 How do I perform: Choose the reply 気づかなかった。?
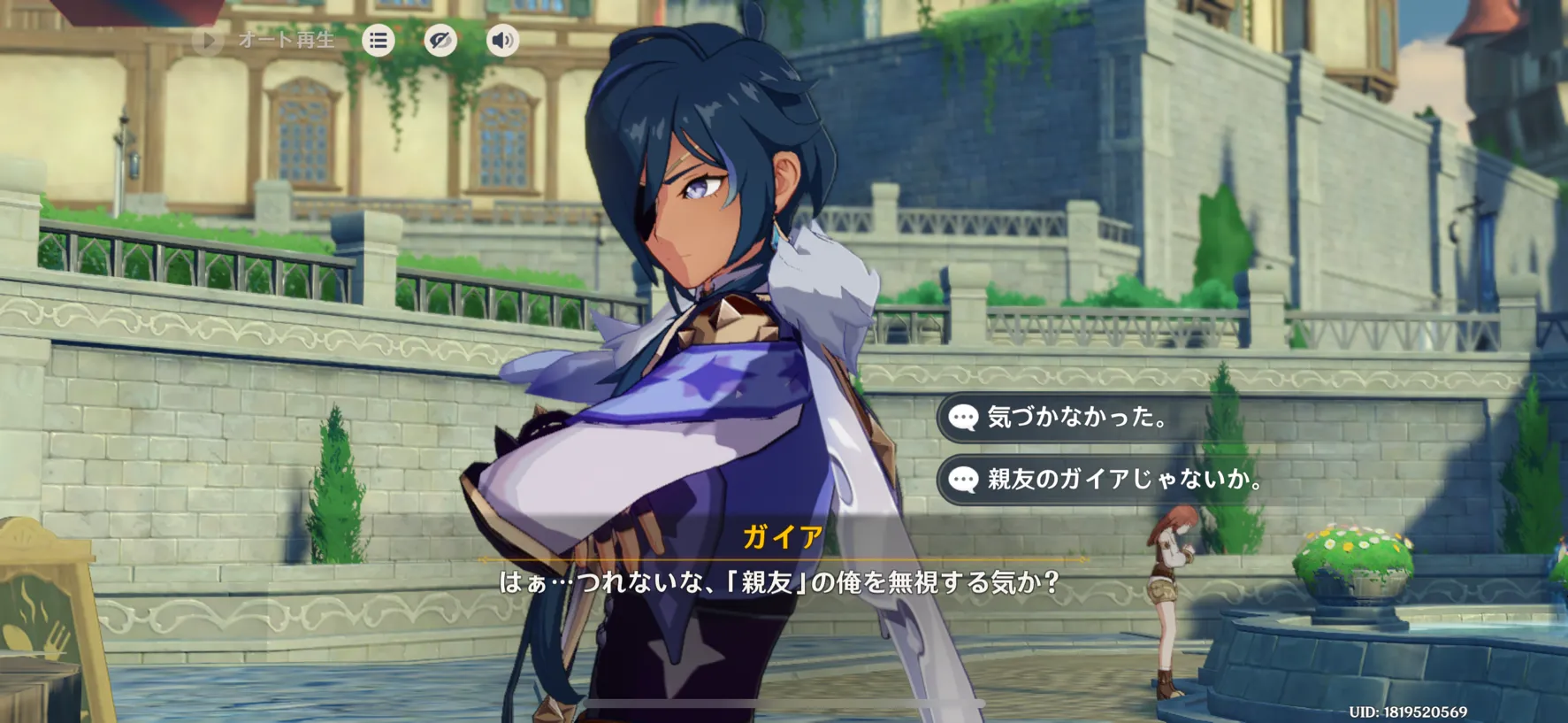pos(1076,417)
